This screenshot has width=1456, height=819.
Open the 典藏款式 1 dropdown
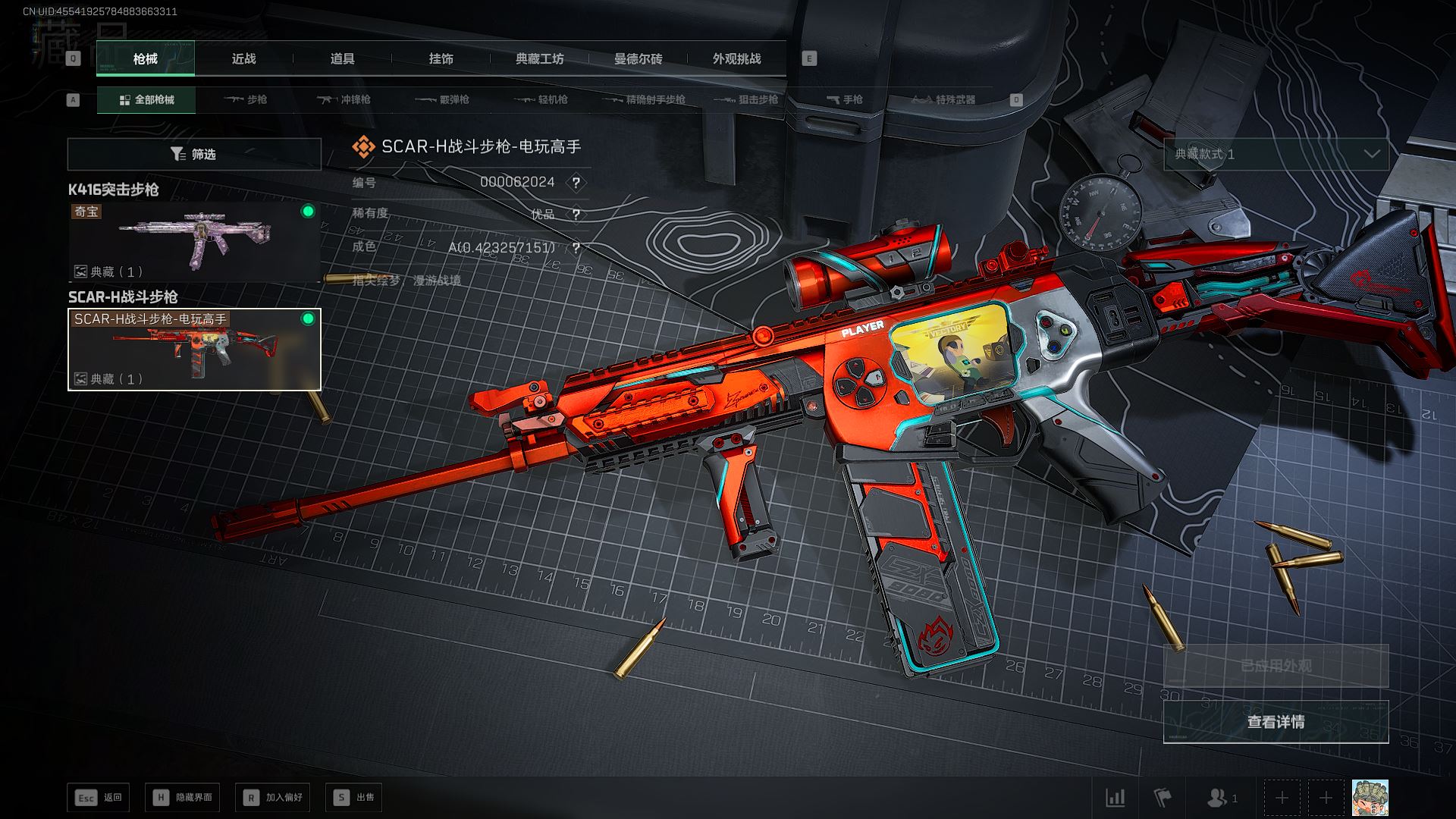point(1276,155)
